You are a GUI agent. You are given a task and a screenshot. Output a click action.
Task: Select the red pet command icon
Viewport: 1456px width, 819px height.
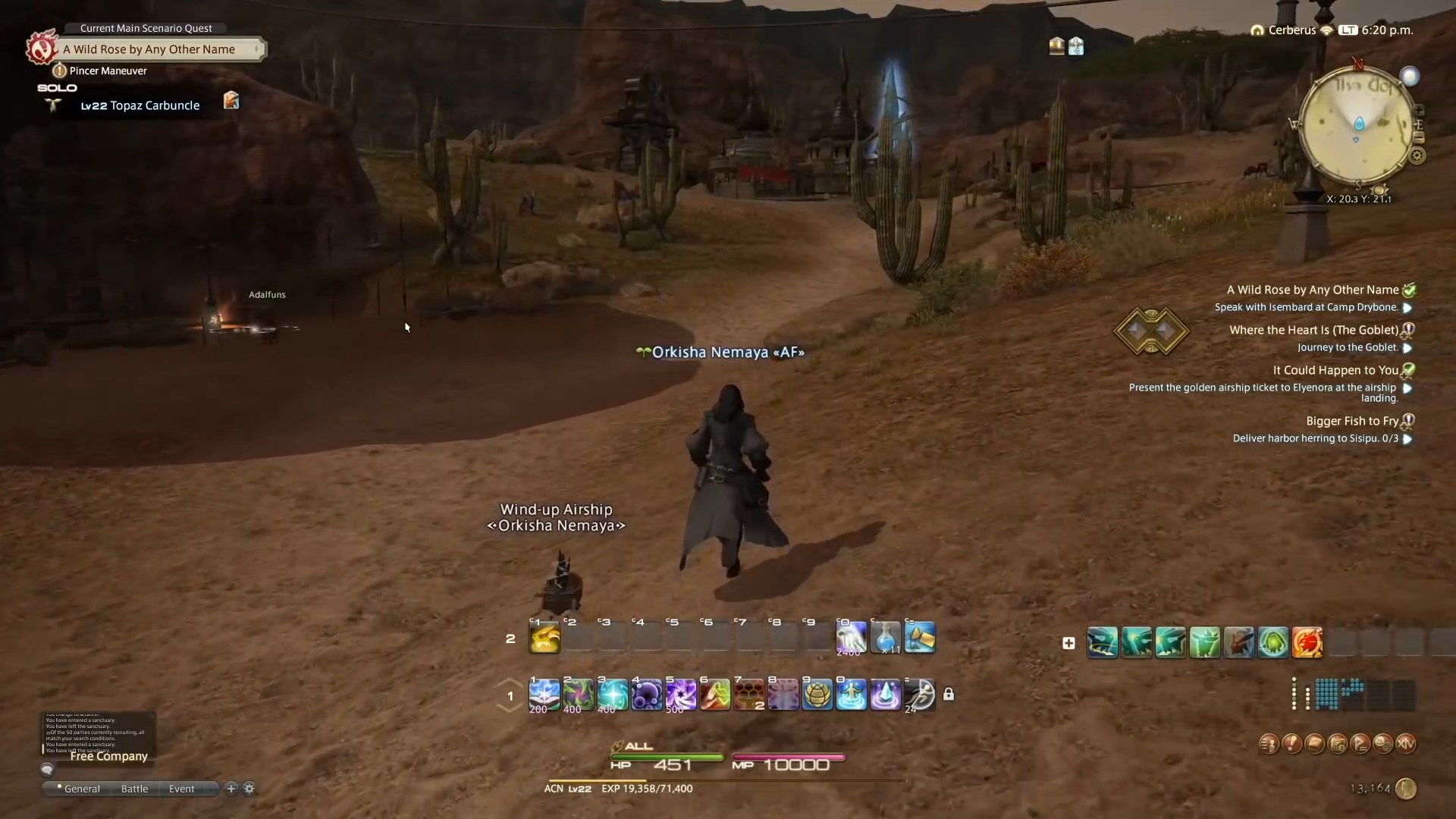coord(1308,642)
